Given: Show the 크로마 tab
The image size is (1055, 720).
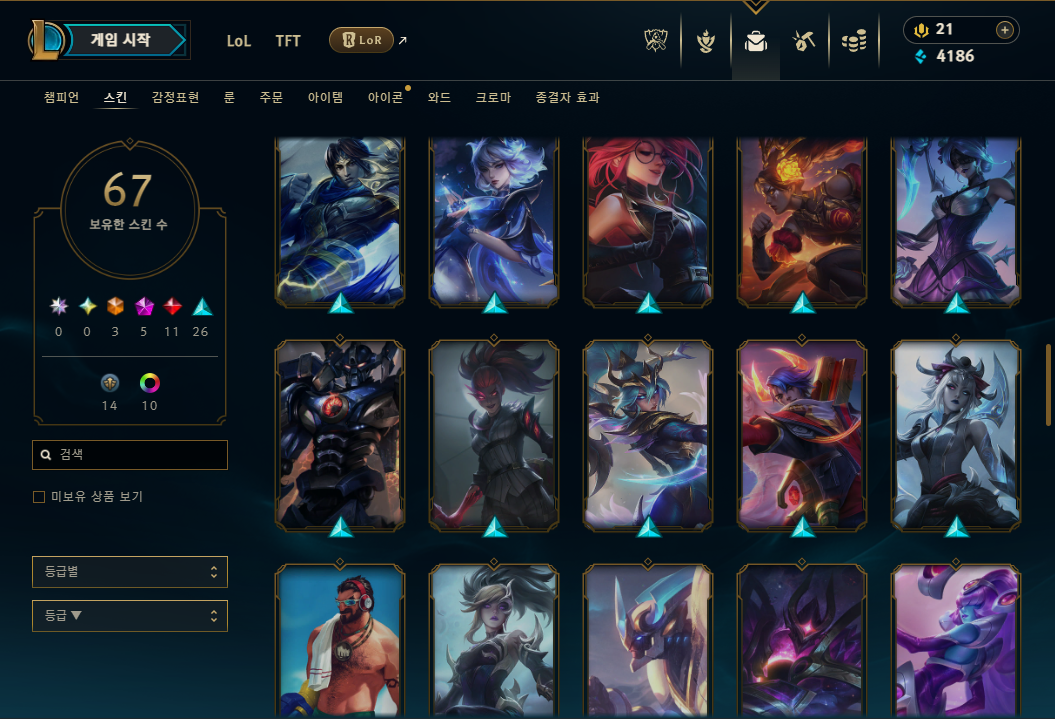Looking at the screenshot, I should click(x=493, y=98).
